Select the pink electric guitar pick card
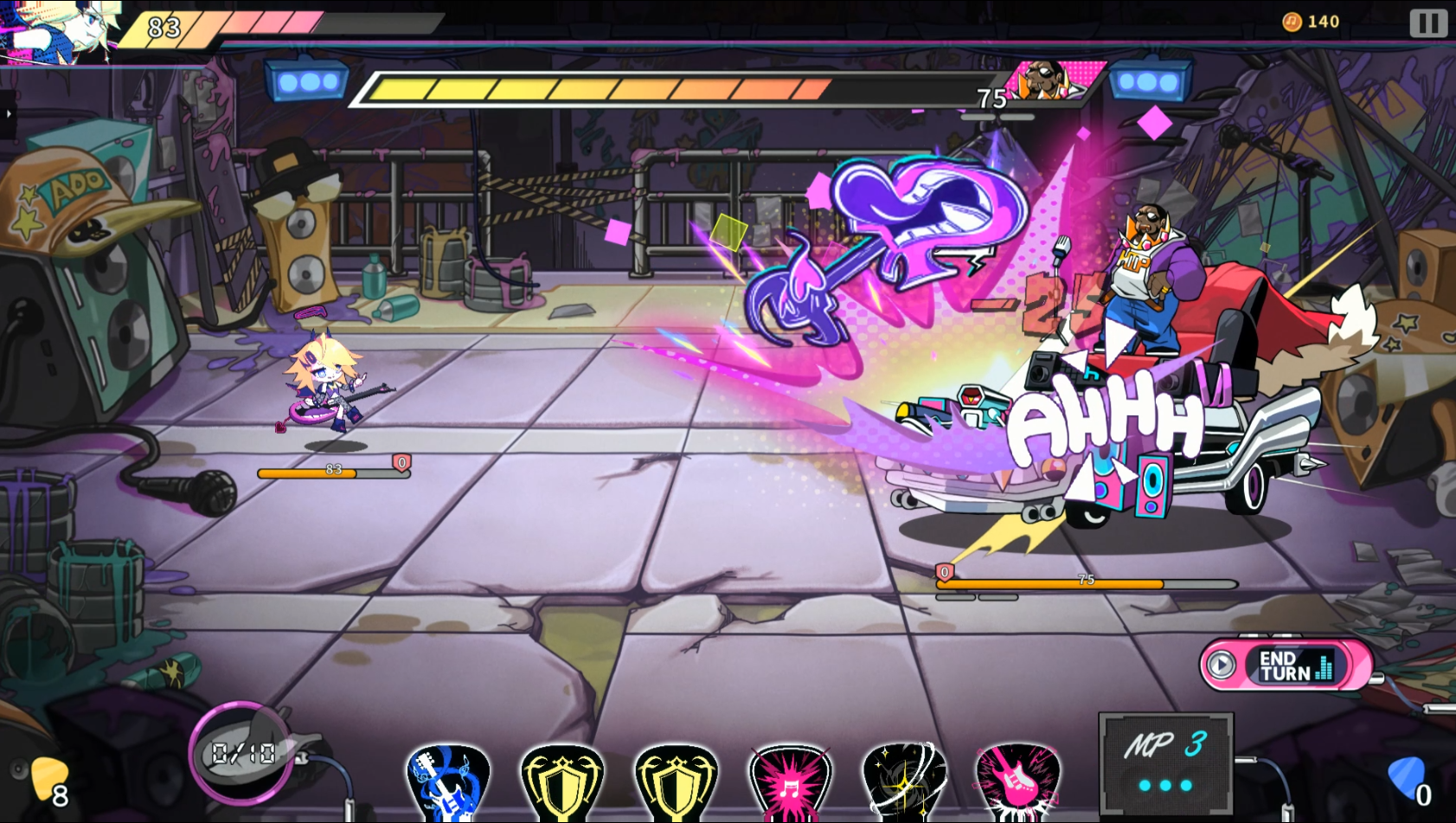This screenshot has height=823, width=1456. tap(1017, 782)
